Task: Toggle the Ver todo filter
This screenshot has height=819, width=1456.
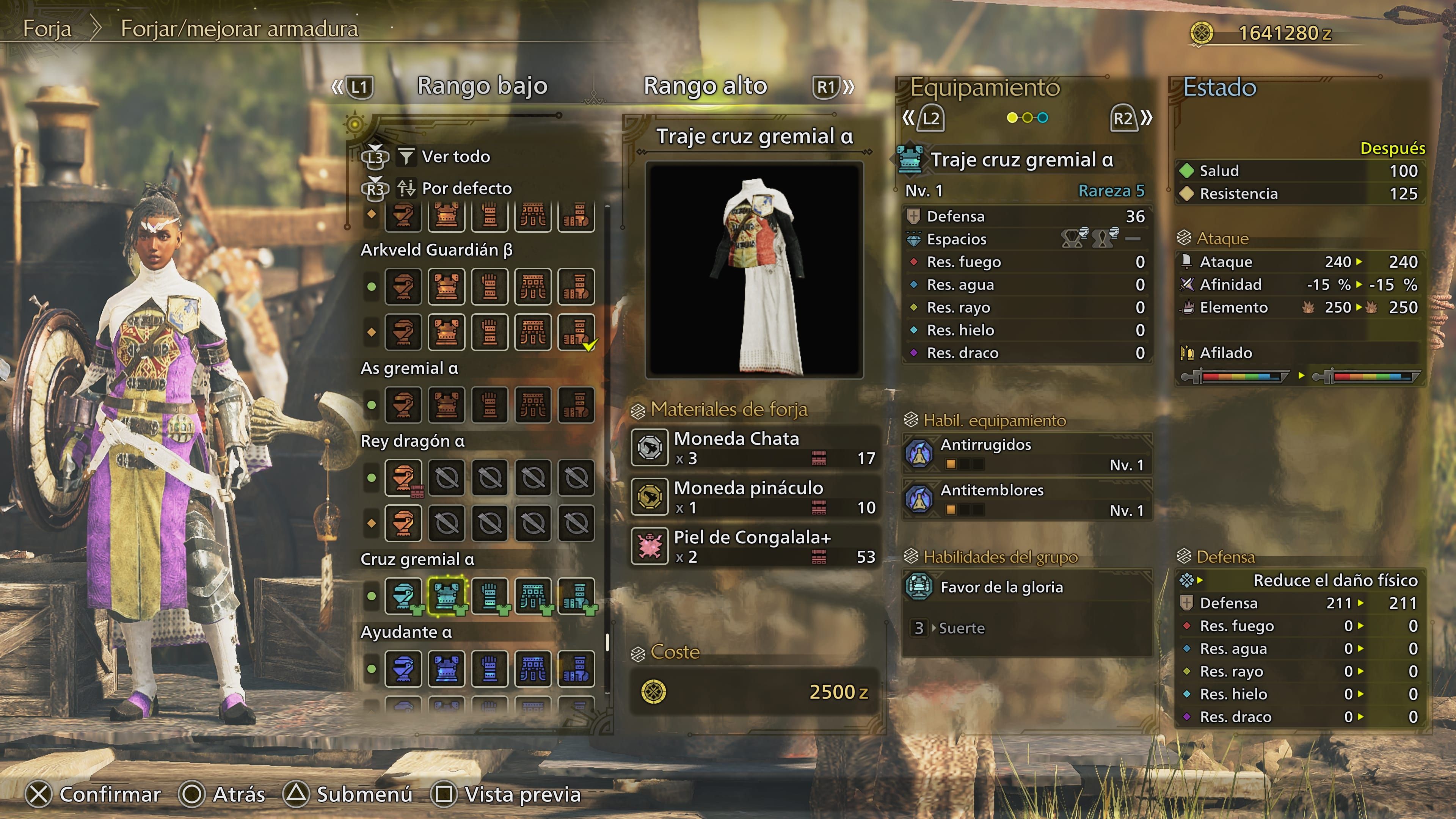Action: tap(452, 157)
